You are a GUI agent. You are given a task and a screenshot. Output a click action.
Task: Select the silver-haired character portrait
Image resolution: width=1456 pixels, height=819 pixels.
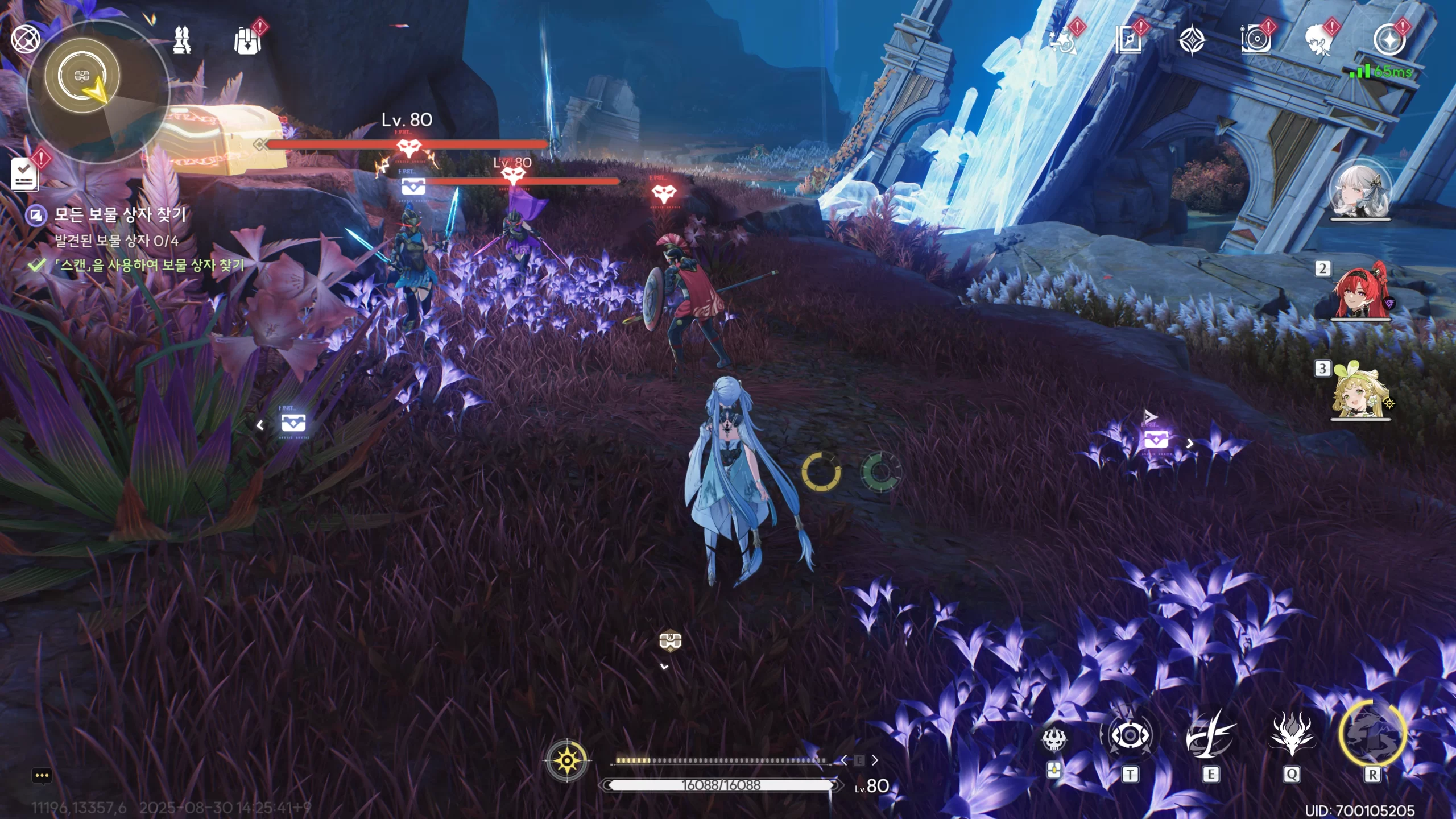(x=1360, y=191)
